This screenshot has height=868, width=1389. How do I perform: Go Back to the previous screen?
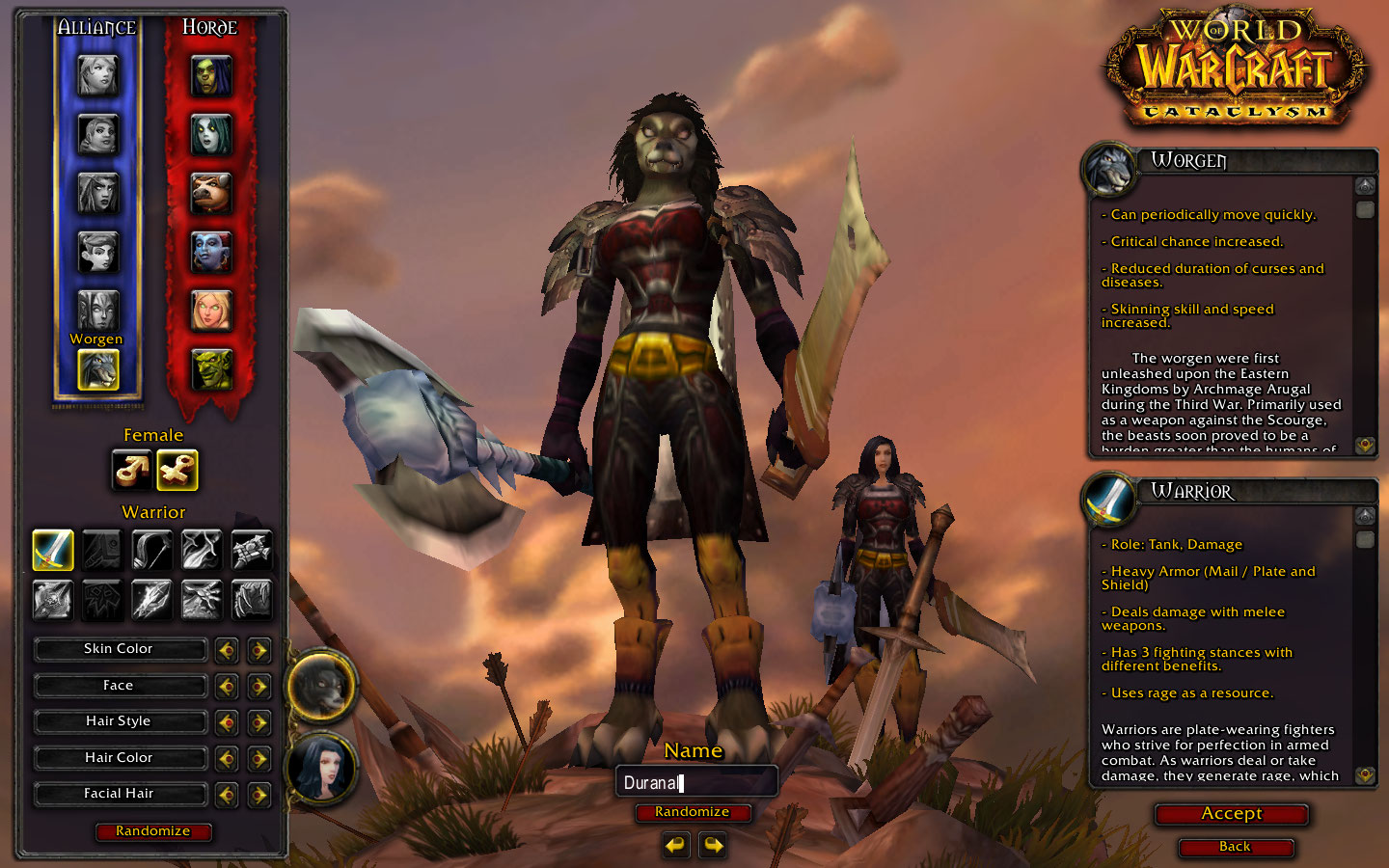click(1235, 847)
